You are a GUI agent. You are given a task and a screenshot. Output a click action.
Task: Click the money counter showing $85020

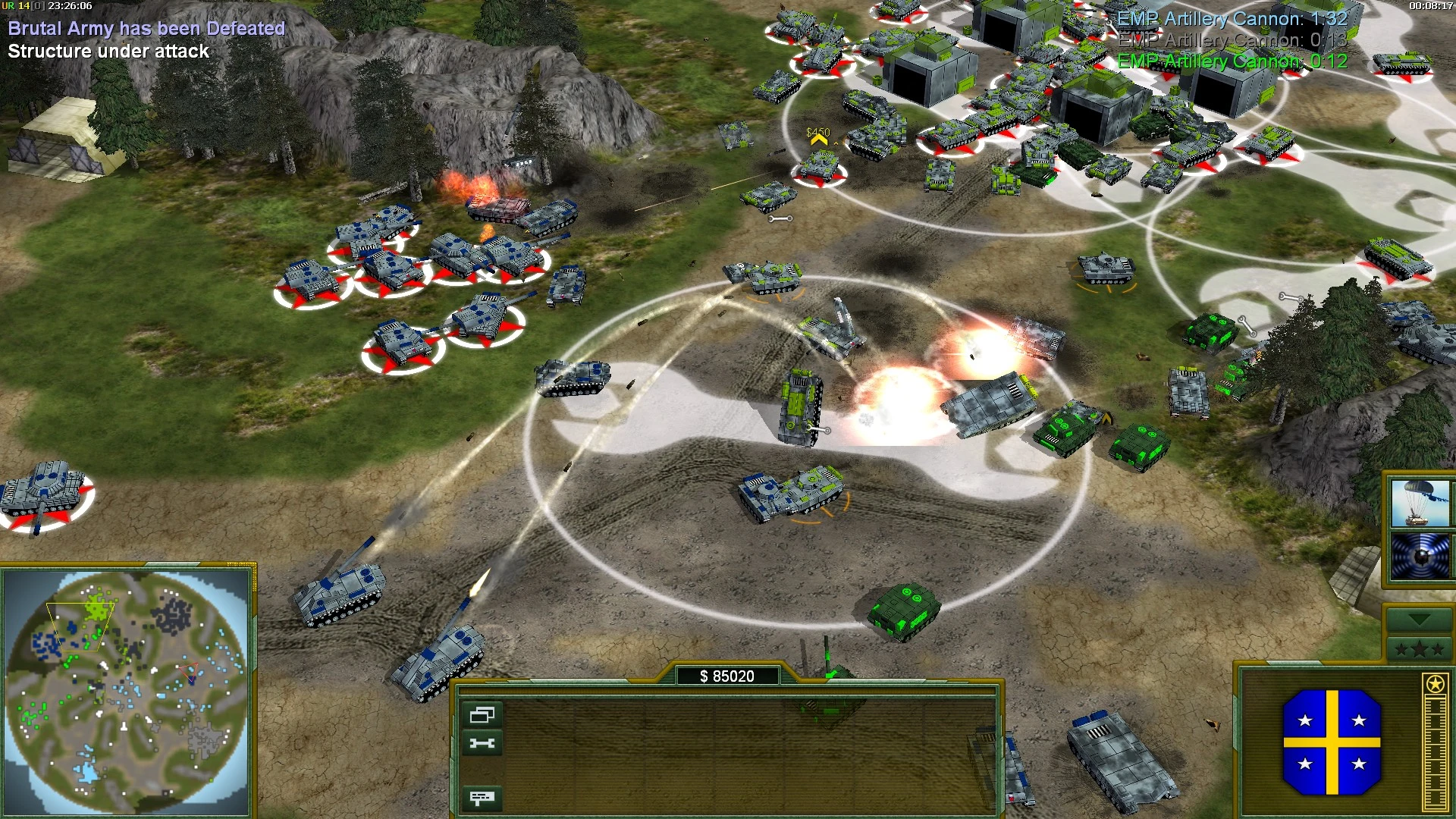click(x=728, y=673)
